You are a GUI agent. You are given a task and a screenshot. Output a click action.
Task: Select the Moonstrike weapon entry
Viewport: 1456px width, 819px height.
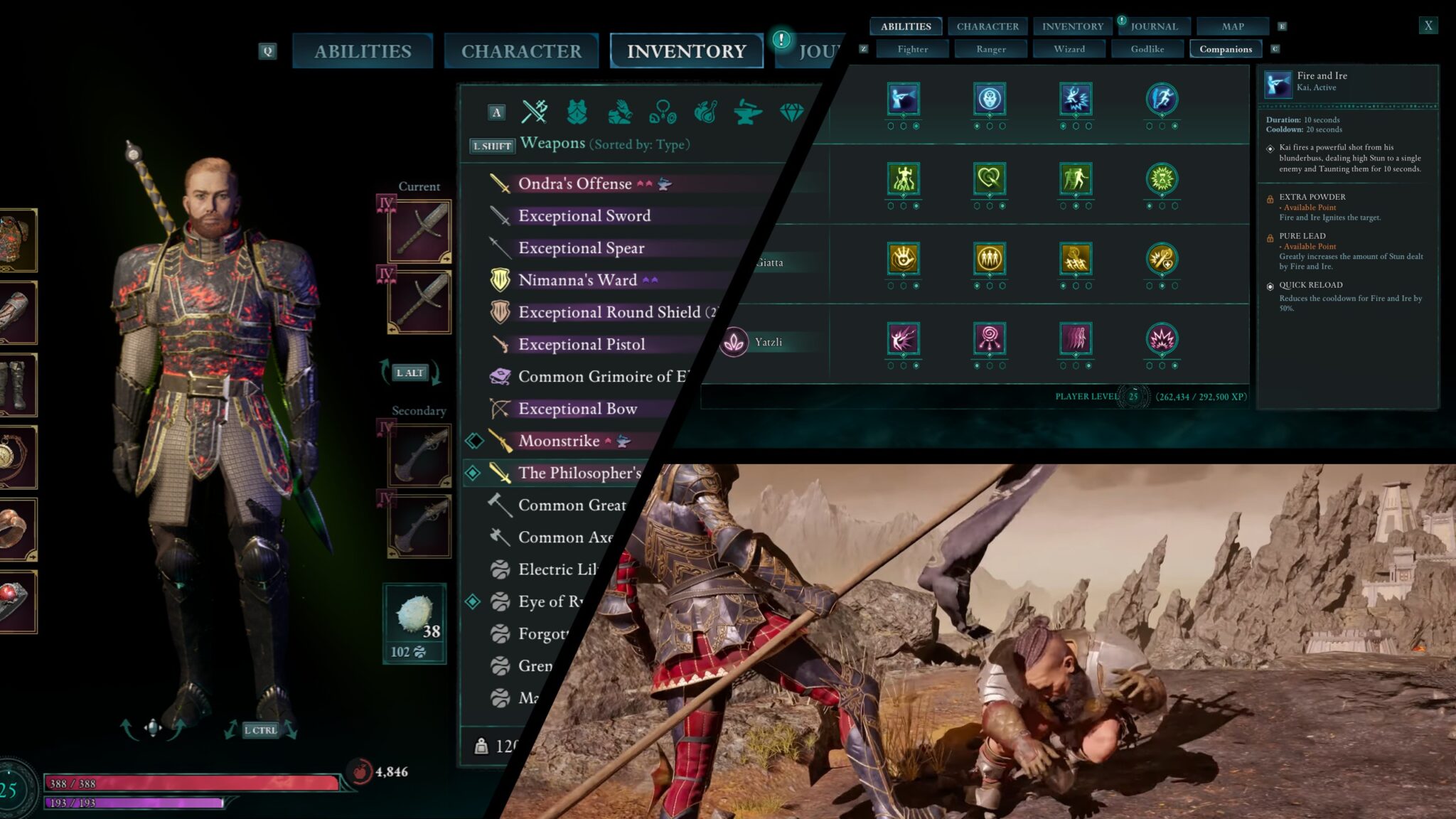click(x=559, y=441)
